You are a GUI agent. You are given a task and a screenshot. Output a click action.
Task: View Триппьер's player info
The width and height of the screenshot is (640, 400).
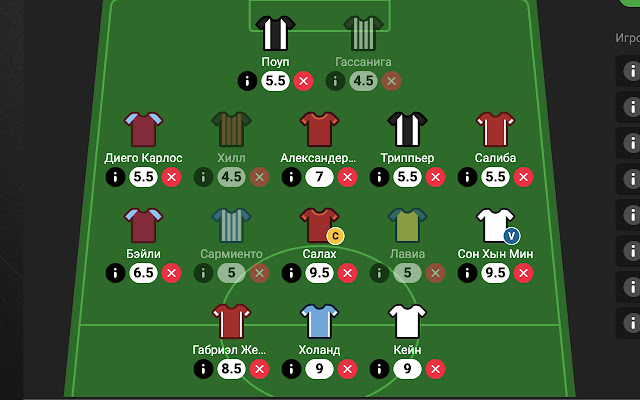(x=379, y=177)
